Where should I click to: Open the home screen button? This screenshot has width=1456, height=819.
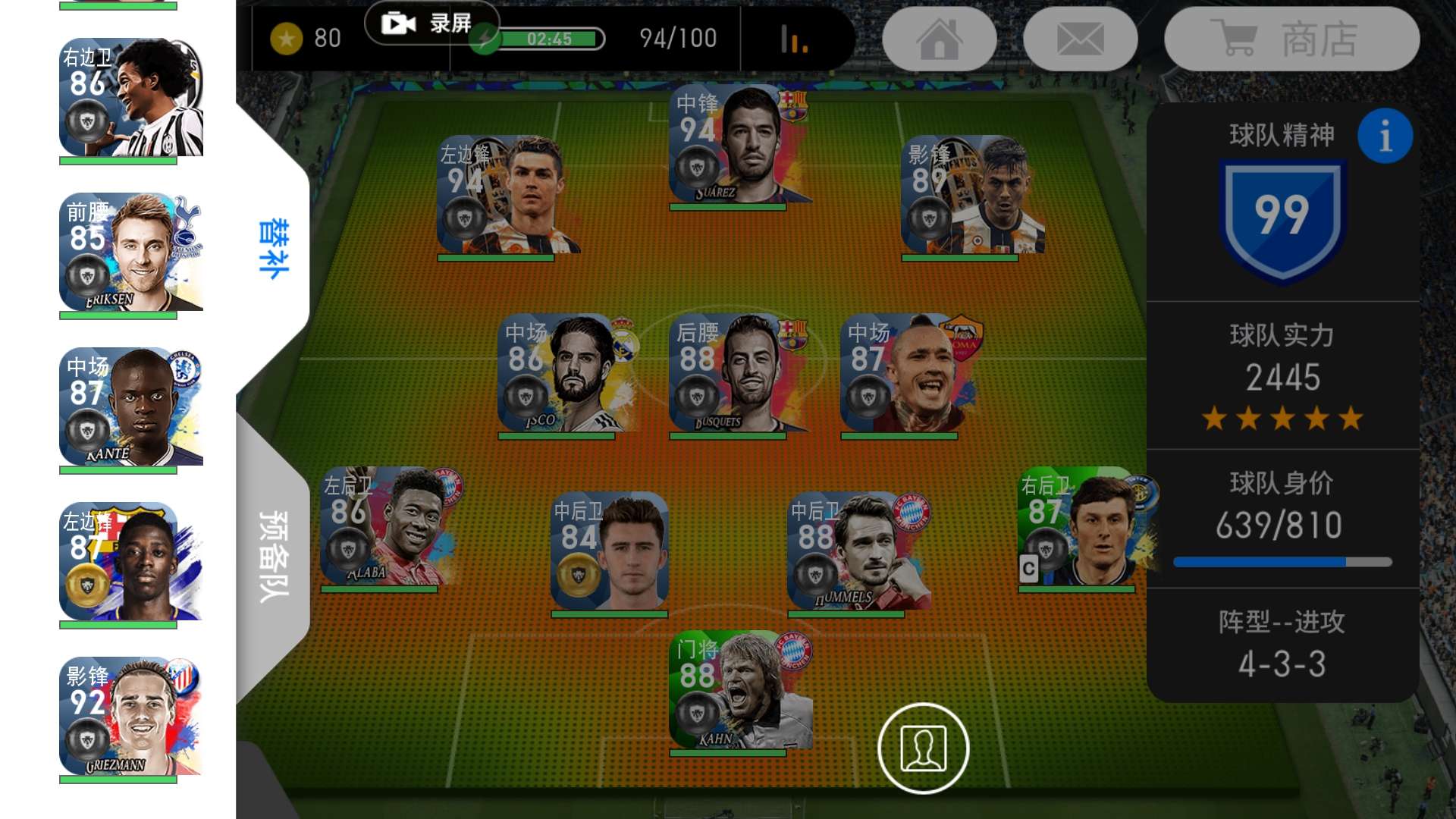point(940,39)
